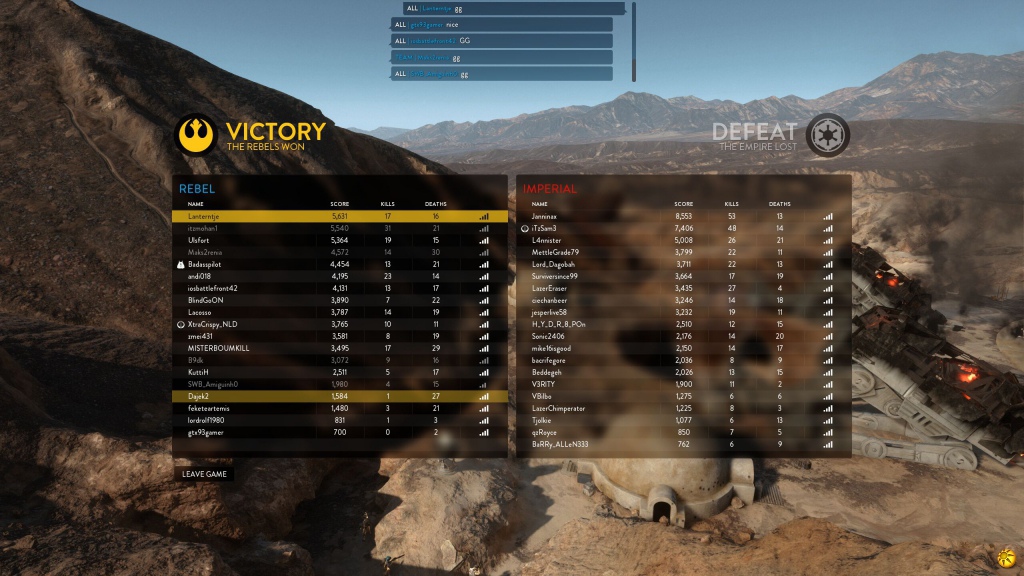Click LazerEraser's row in Imperial list

click(x=683, y=288)
